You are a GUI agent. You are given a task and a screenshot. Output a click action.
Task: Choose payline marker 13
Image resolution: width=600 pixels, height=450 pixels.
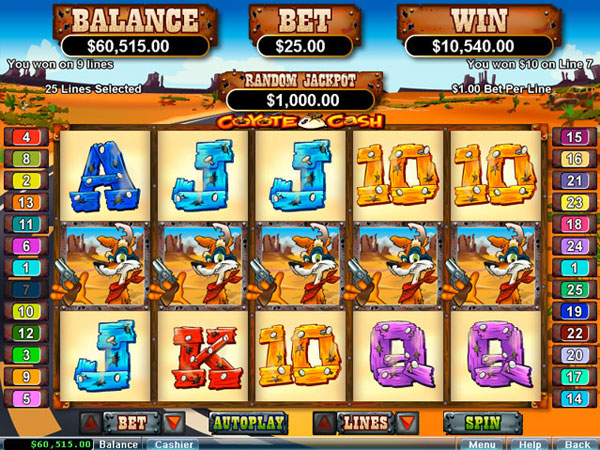coord(23,202)
